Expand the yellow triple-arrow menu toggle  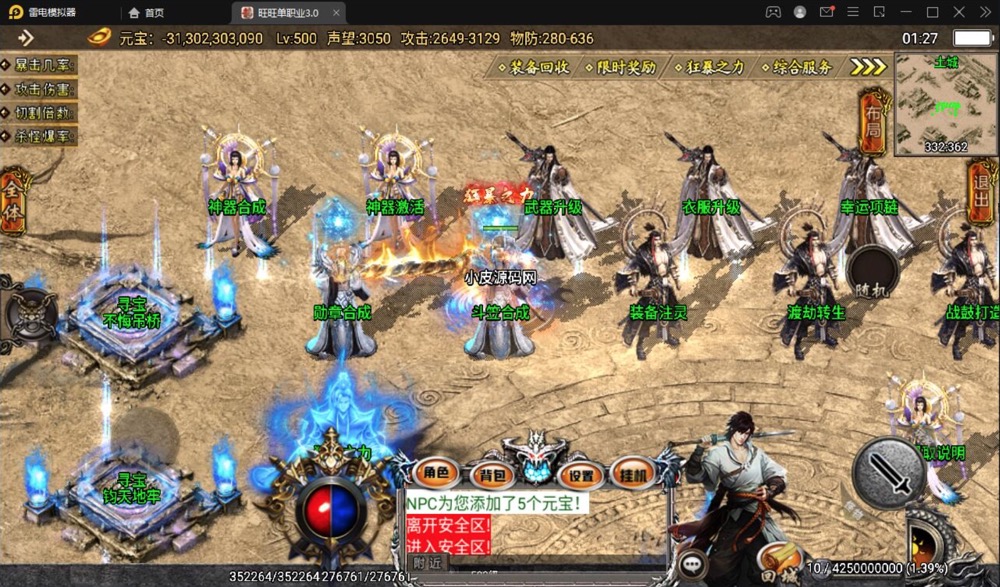pyautogui.click(x=868, y=67)
